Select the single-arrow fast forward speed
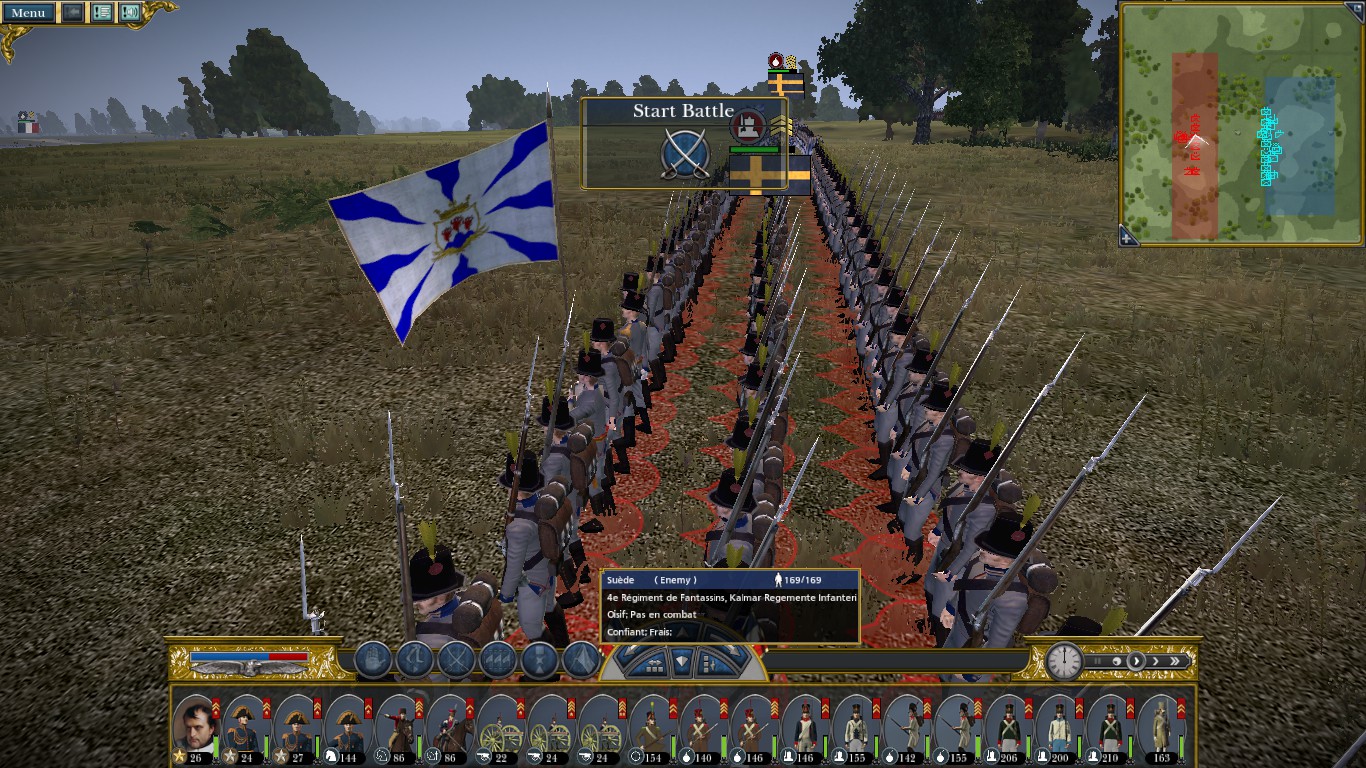Viewport: 1366px width, 768px height. click(1156, 661)
